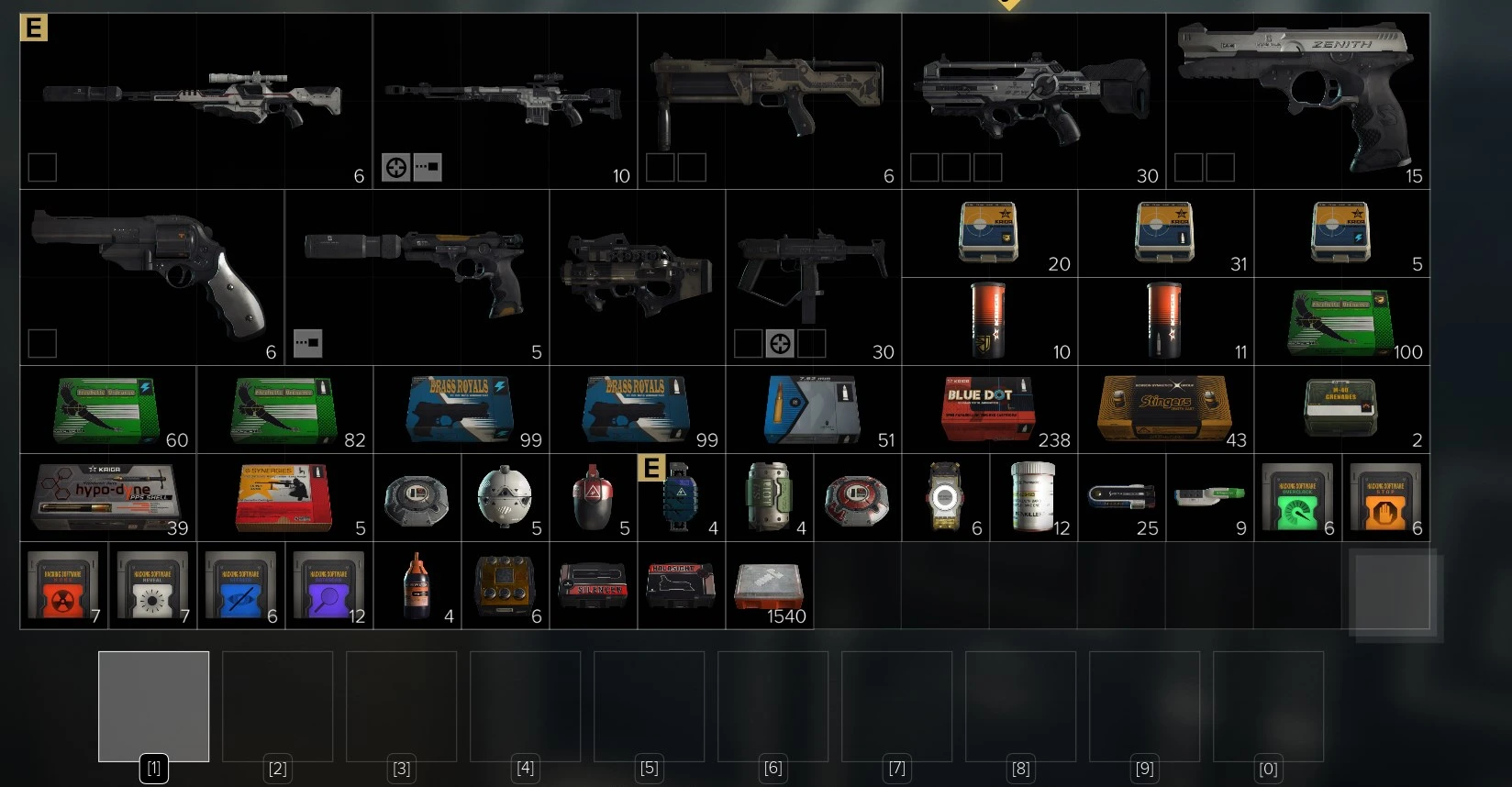Click the empty quick-slot [0]
1512x787 pixels.
click(x=1268, y=706)
